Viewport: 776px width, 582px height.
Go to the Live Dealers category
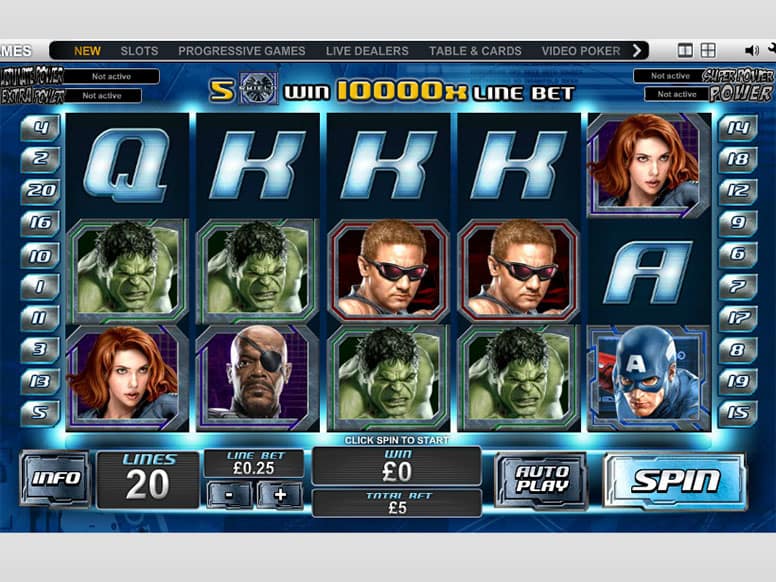tap(367, 51)
